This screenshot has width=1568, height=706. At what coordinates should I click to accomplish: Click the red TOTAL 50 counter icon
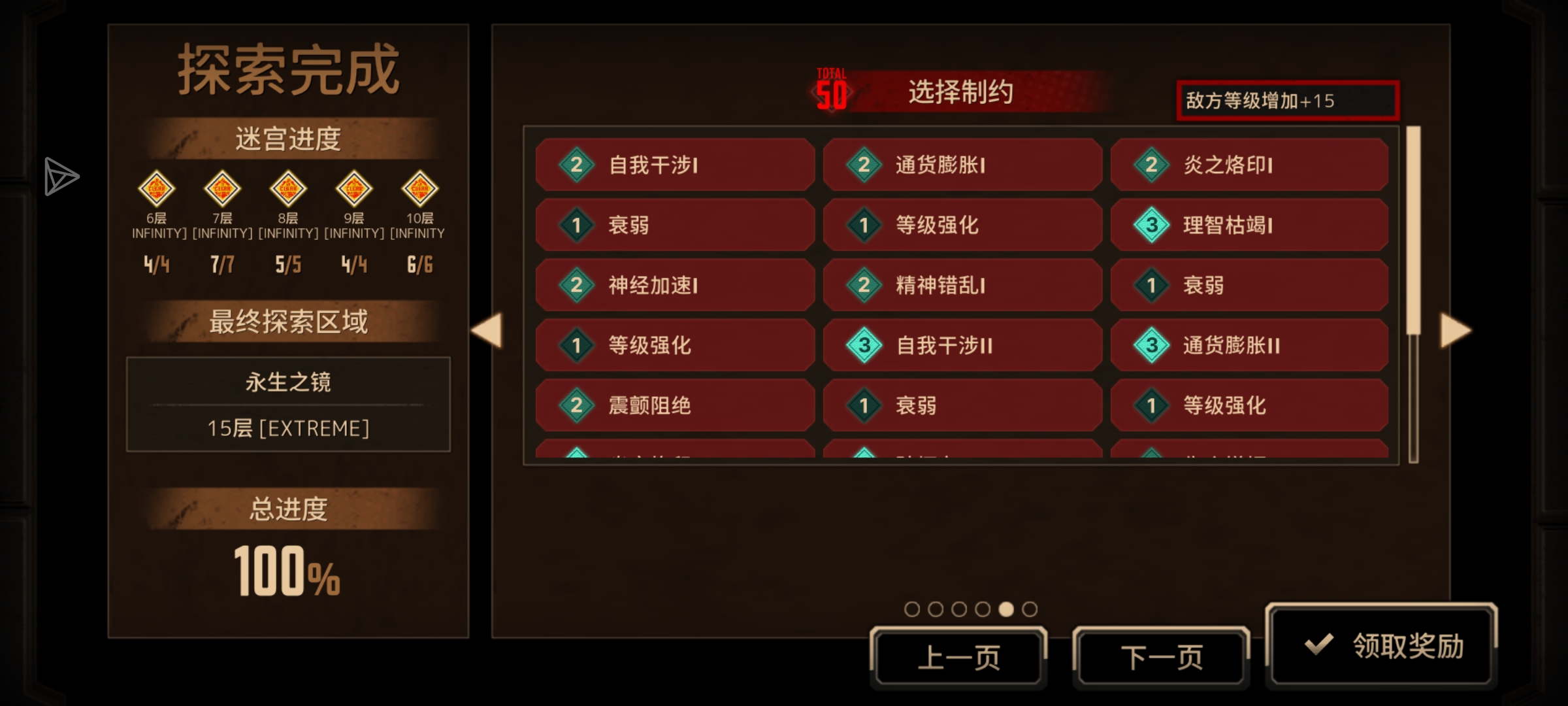click(830, 88)
